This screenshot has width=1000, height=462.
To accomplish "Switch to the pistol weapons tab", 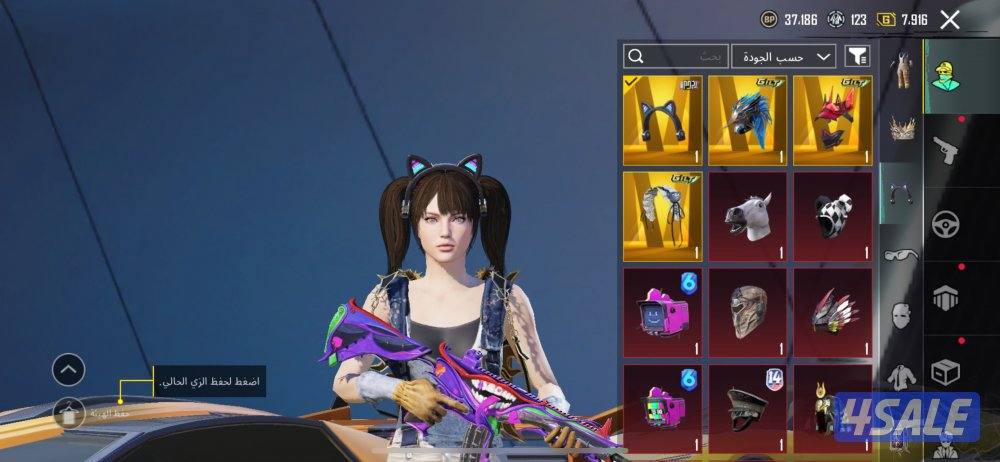I will pos(944,149).
